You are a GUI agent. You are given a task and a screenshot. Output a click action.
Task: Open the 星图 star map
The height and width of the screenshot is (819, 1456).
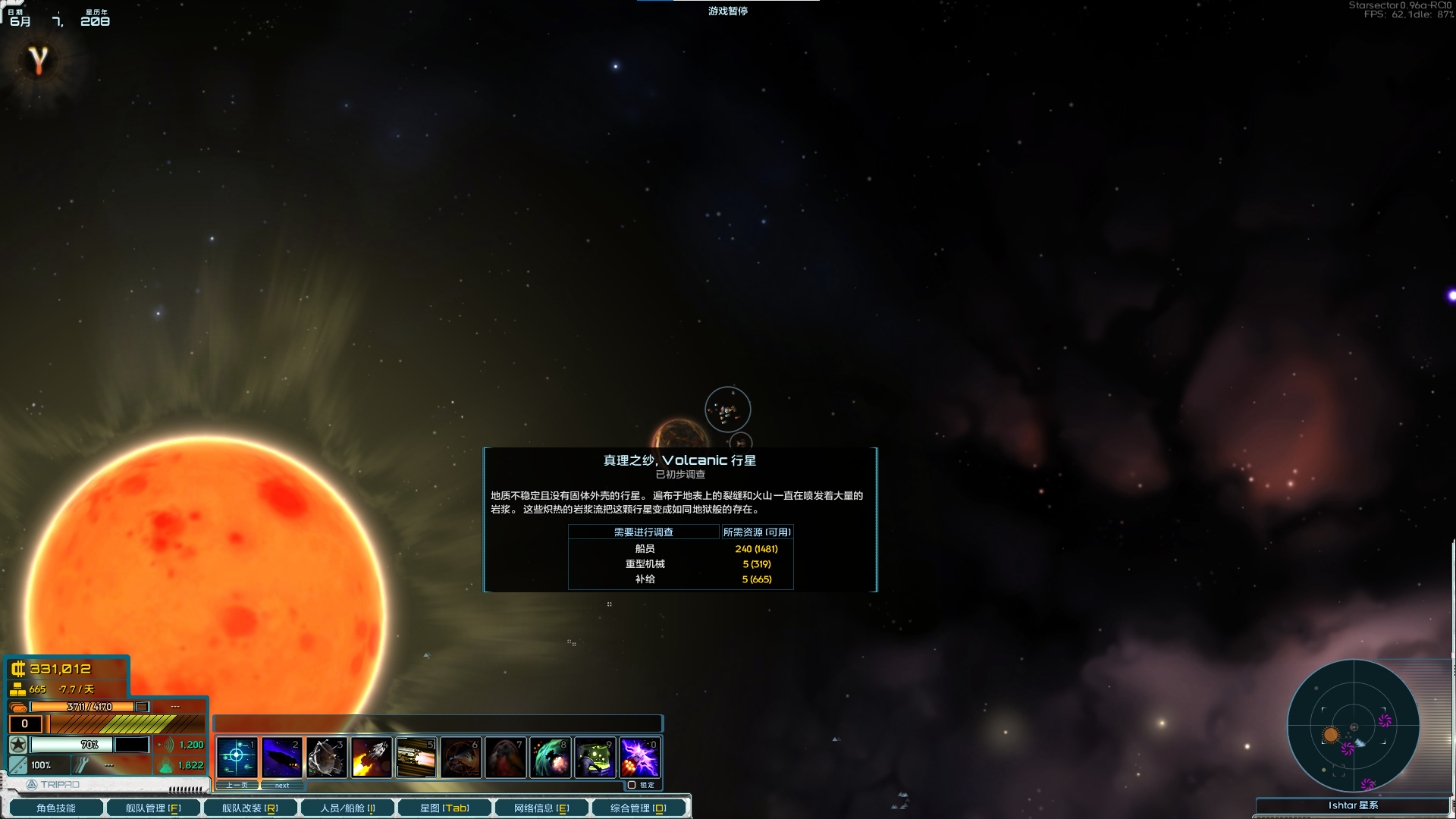tap(444, 808)
